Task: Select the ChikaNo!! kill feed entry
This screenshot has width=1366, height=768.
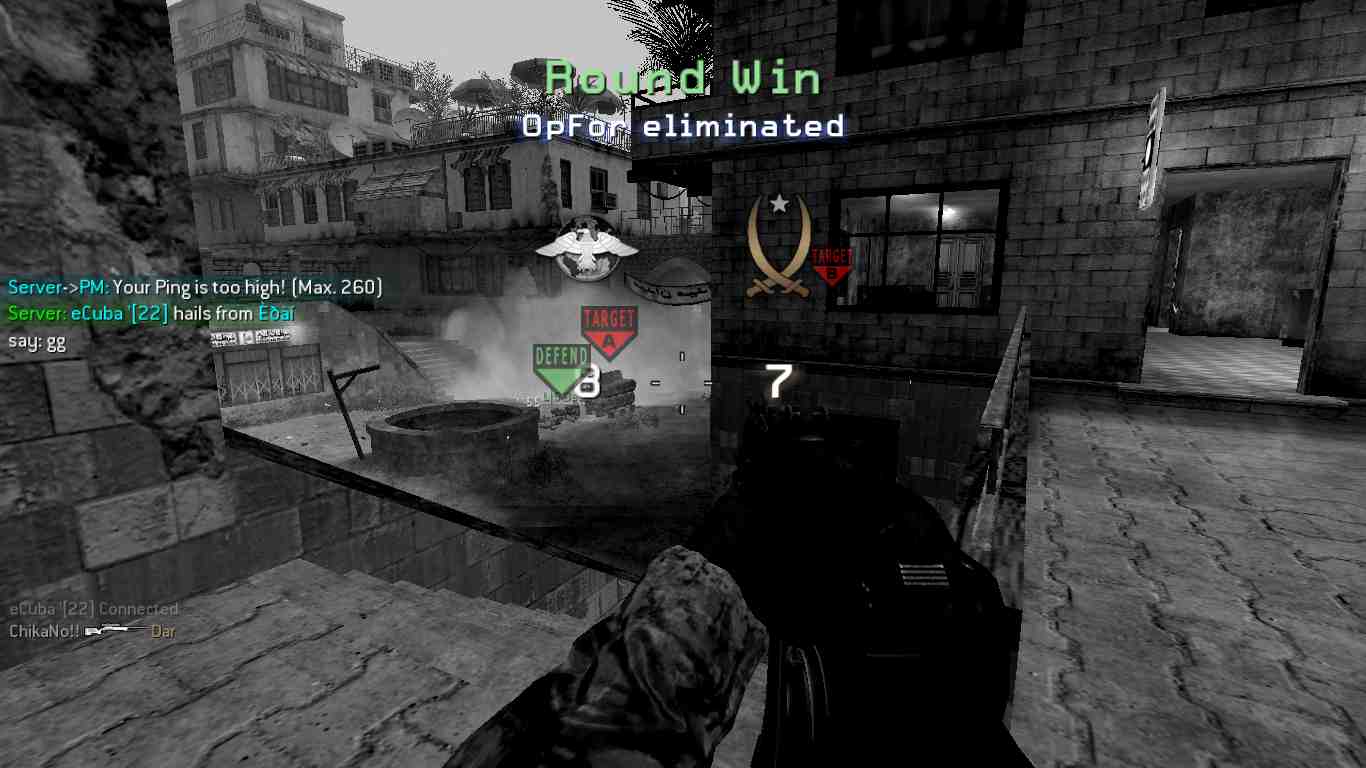Action: (x=92, y=631)
